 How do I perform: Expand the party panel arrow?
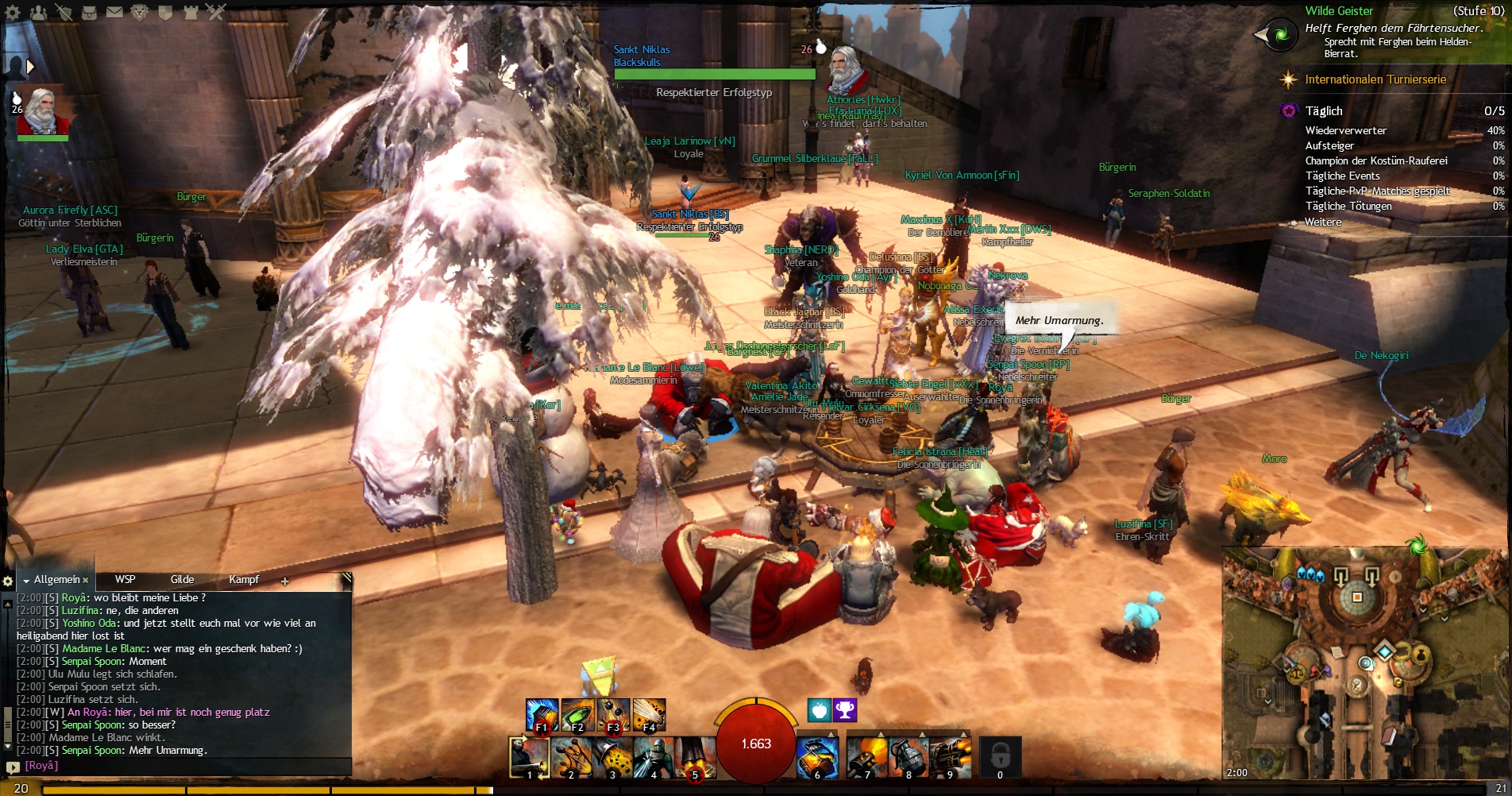coord(30,67)
